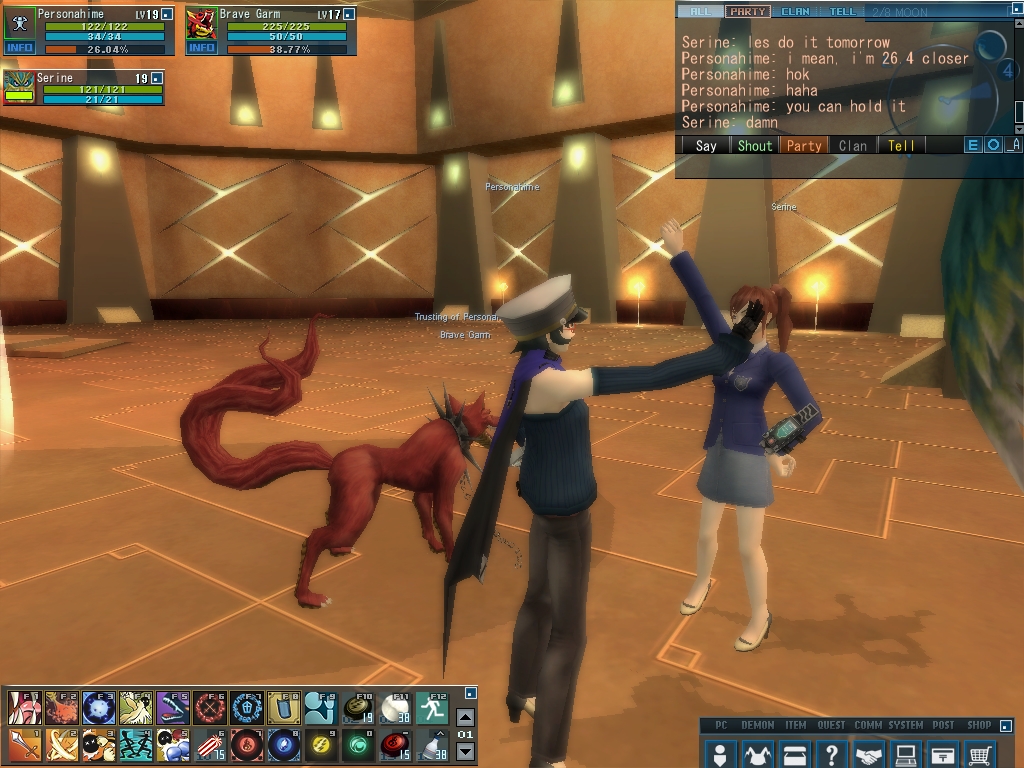Switch chat log to ALL tab
1024x768 pixels.
(699, 12)
